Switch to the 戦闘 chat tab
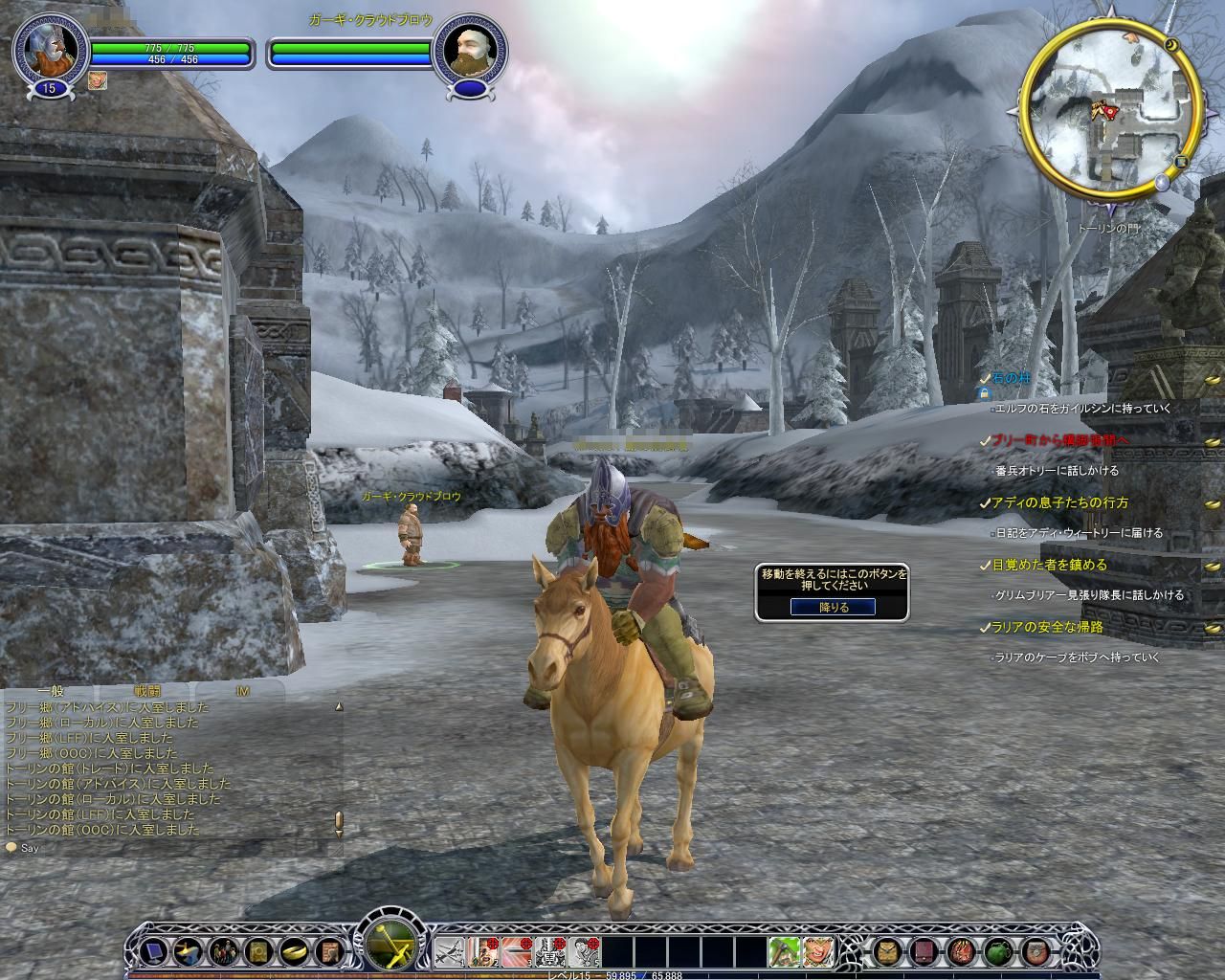 click(147, 690)
